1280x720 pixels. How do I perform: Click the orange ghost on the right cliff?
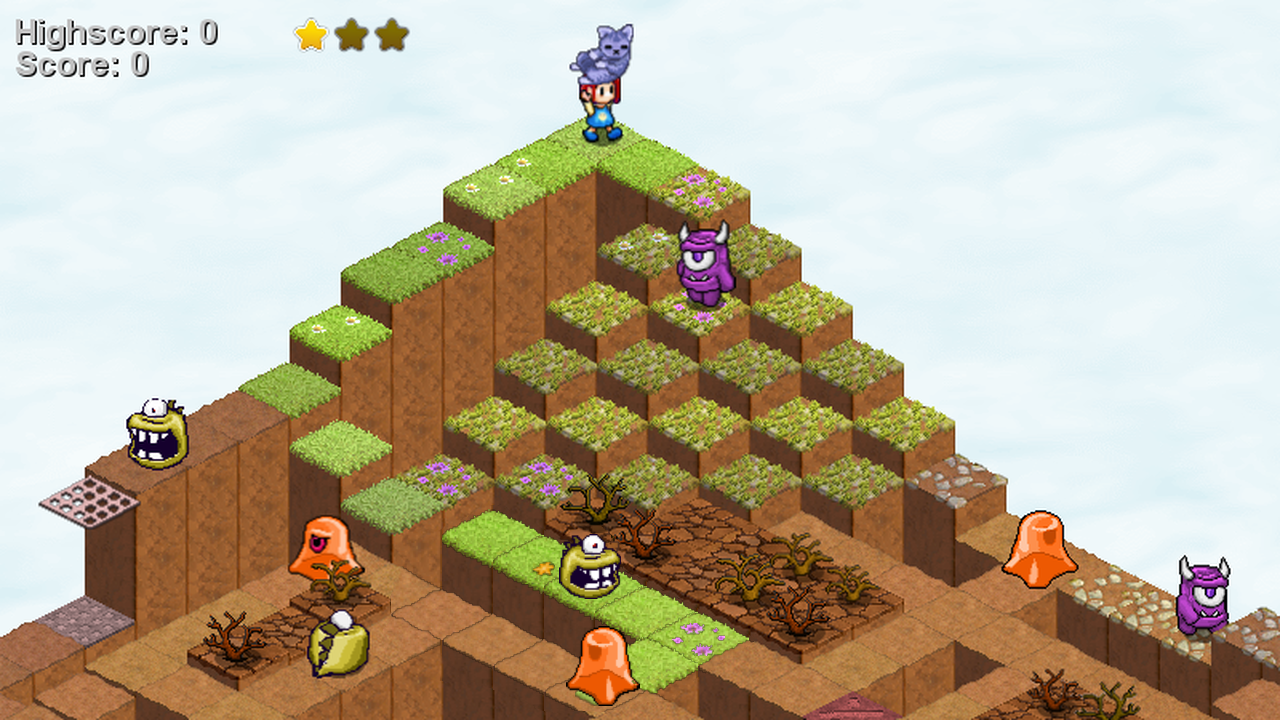1038,550
